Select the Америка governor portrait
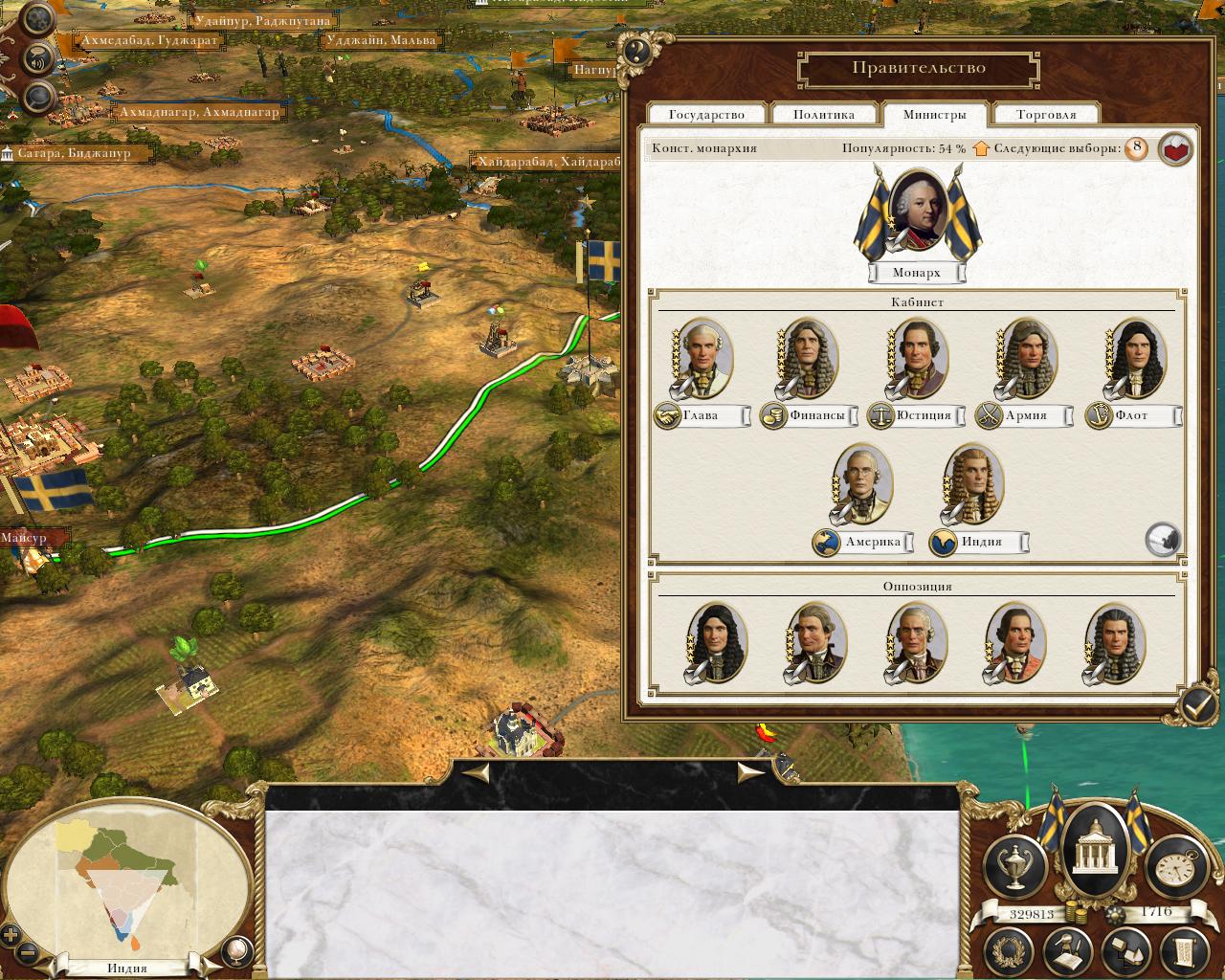Screen dimensions: 1225x980 pyautogui.click(x=863, y=483)
